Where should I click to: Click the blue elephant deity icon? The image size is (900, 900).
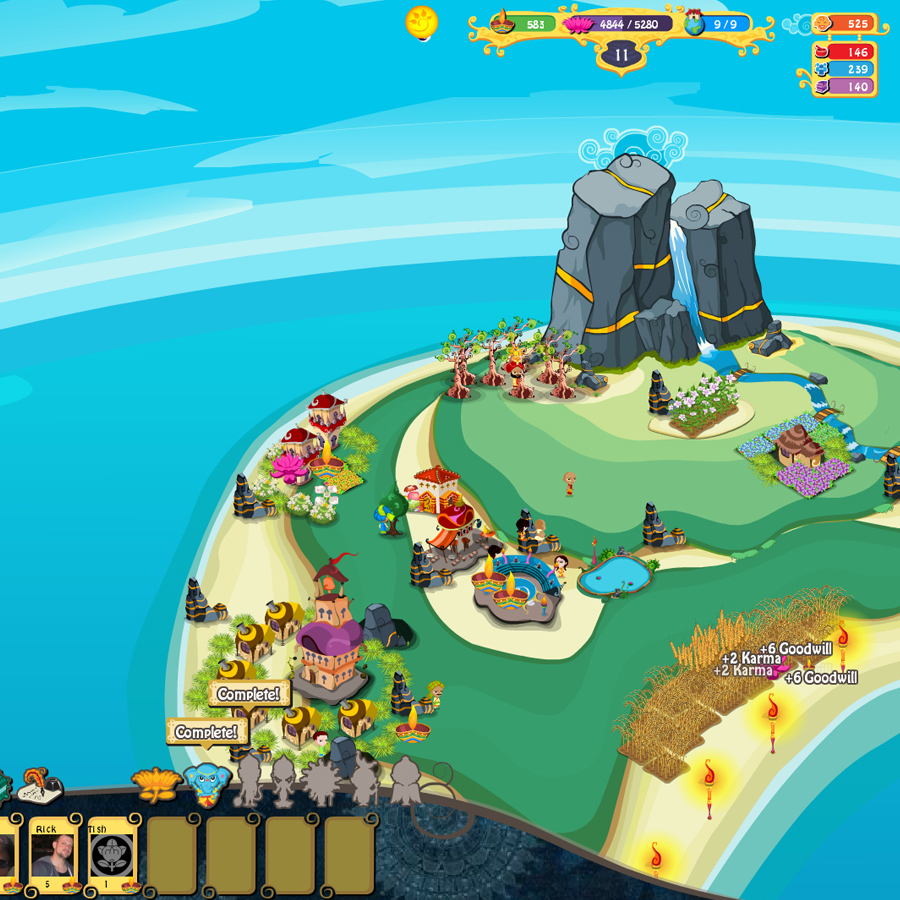[207, 782]
